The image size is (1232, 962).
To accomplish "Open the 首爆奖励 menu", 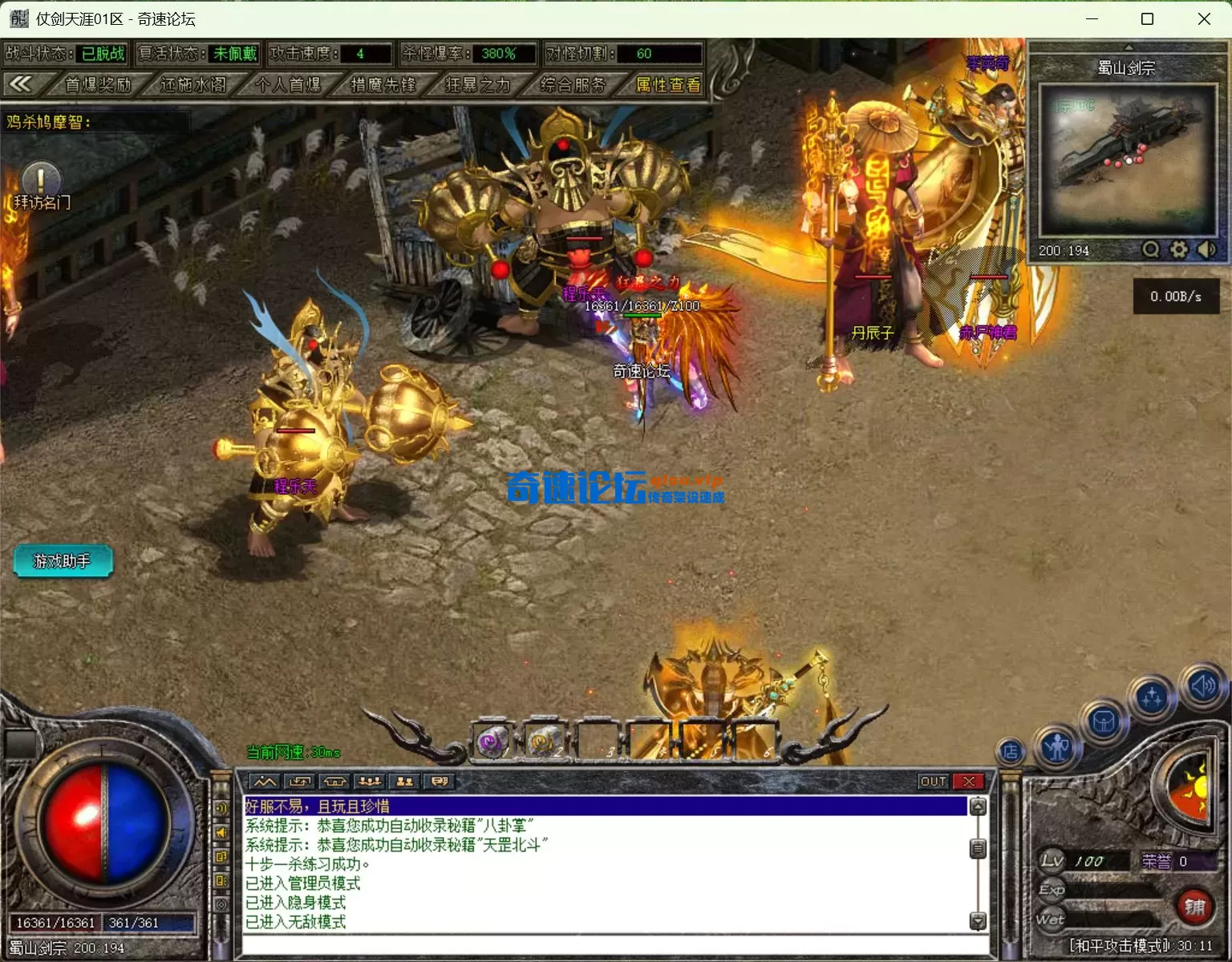I will [98, 84].
